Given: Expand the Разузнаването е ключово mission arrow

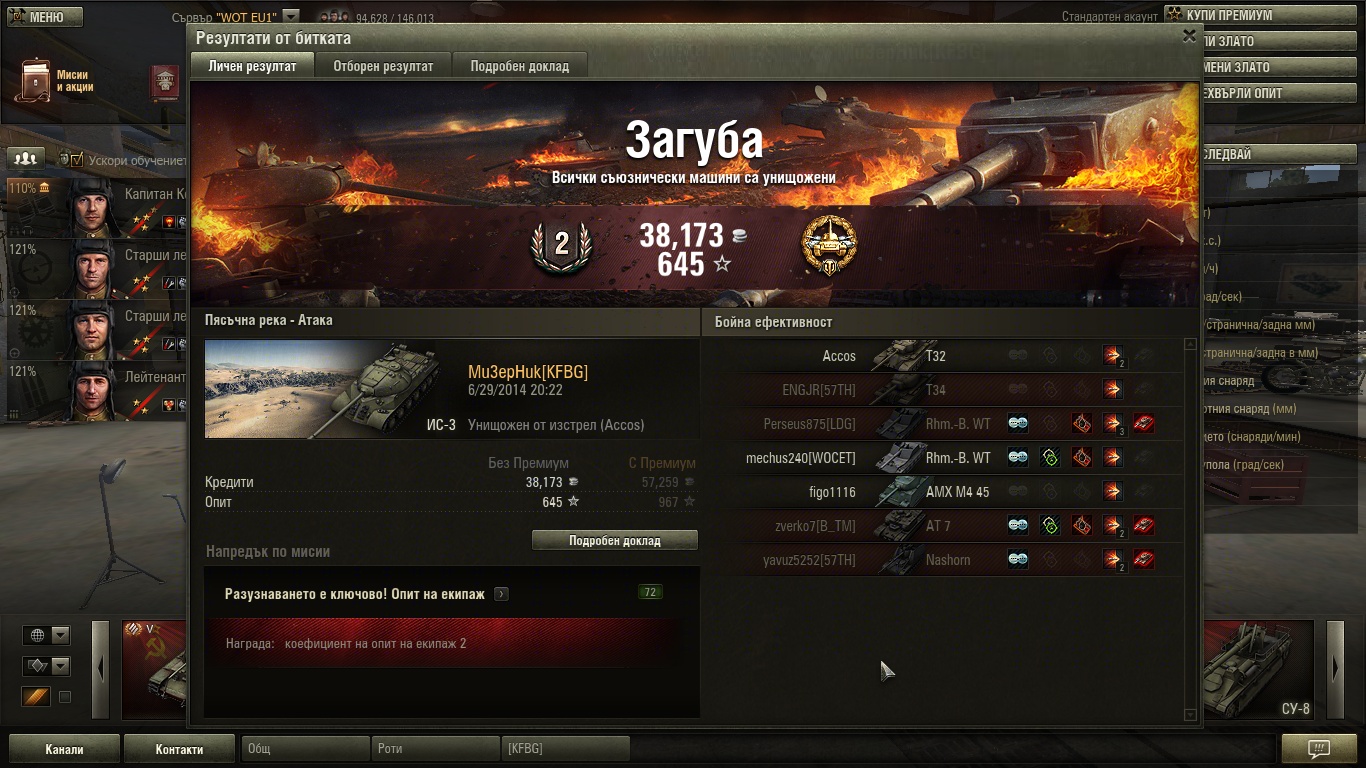Looking at the screenshot, I should pyautogui.click(x=501, y=594).
